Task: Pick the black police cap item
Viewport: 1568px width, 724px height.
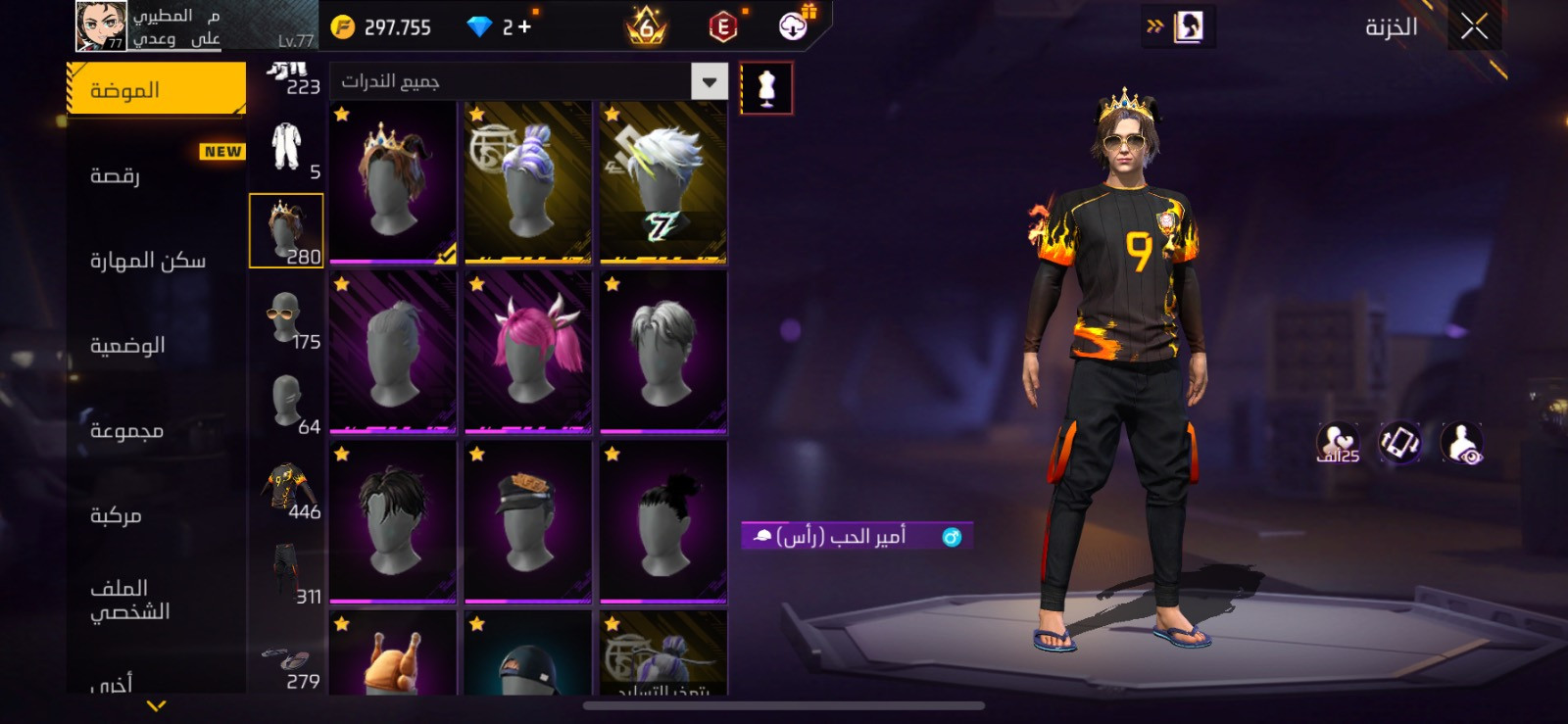Action: (x=528, y=521)
